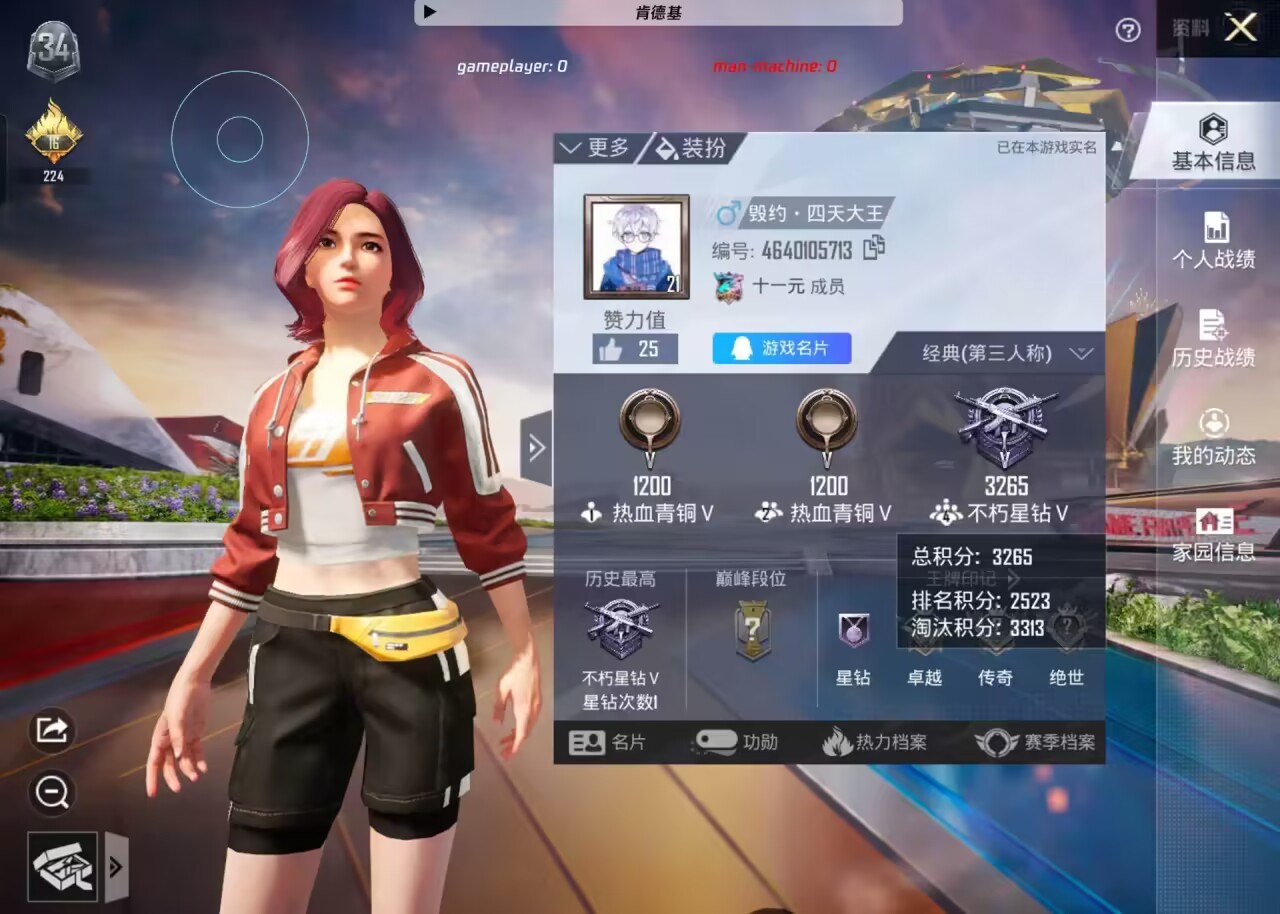View the 热力档案 section

click(875, 742)
